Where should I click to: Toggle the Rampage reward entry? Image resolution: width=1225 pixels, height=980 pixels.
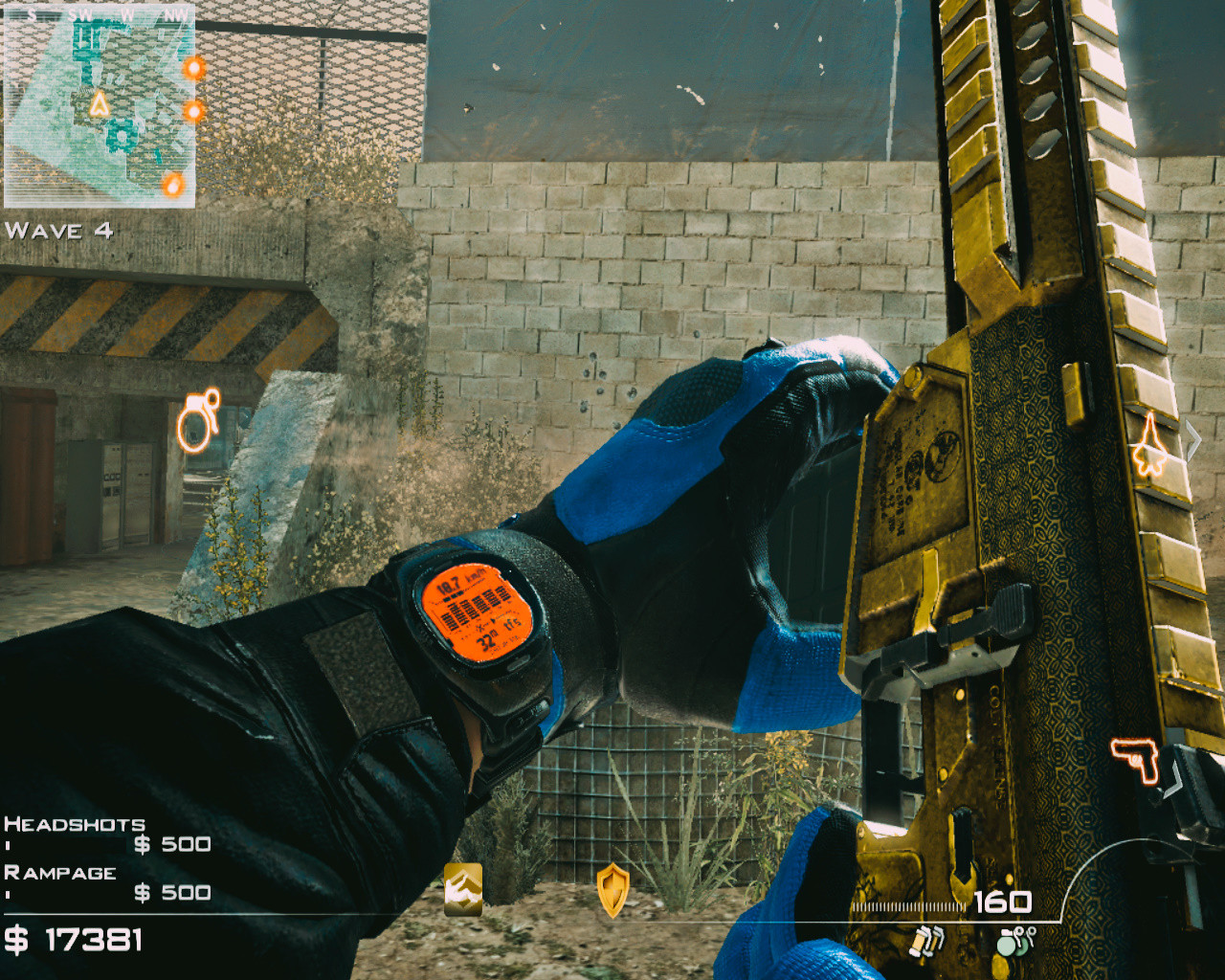pyautogui.click(x=61, y=873)
